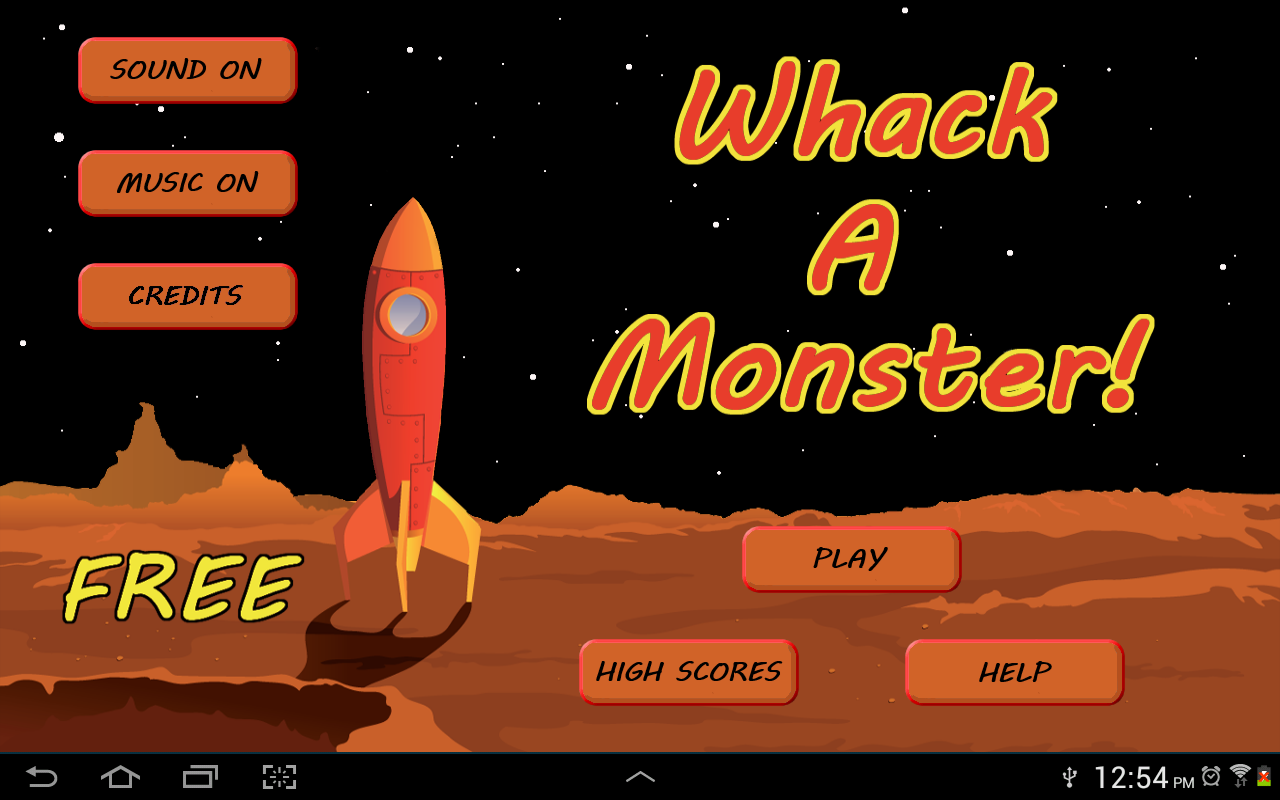The image size is (1280, 800).
Task: Tap the battery charging icon
Action: (x=1264, y=777)
